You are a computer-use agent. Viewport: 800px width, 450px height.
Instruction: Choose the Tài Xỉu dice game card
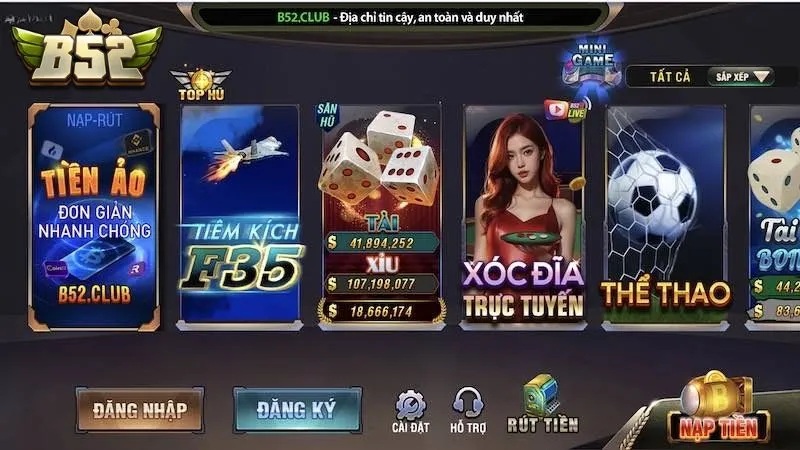(x=380, y=216)
